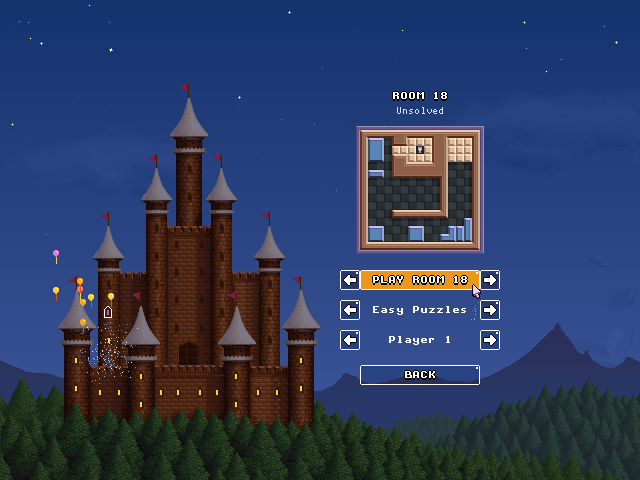Switch to previous puzzle difficulty set
This screenshot has height=480, width=640.
click(350, 310)
